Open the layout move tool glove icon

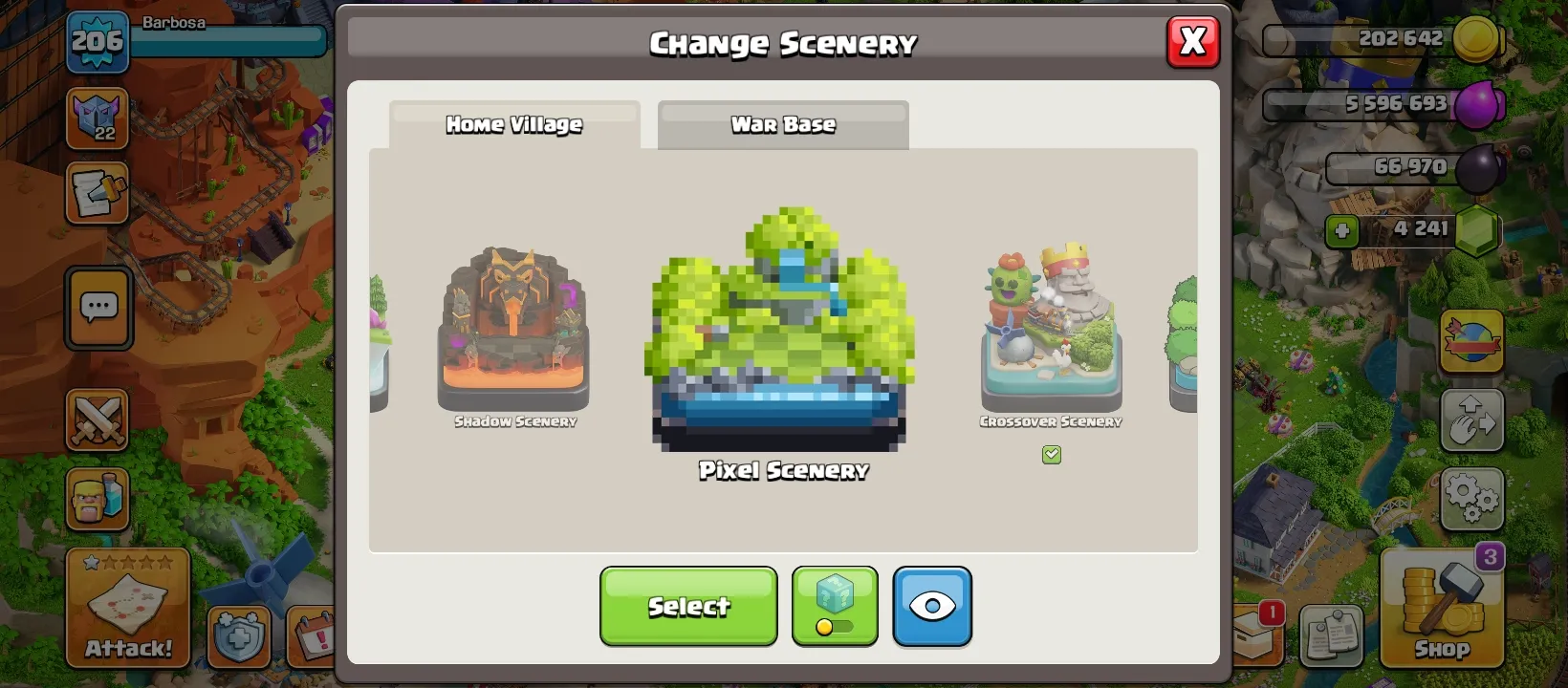1471,420
